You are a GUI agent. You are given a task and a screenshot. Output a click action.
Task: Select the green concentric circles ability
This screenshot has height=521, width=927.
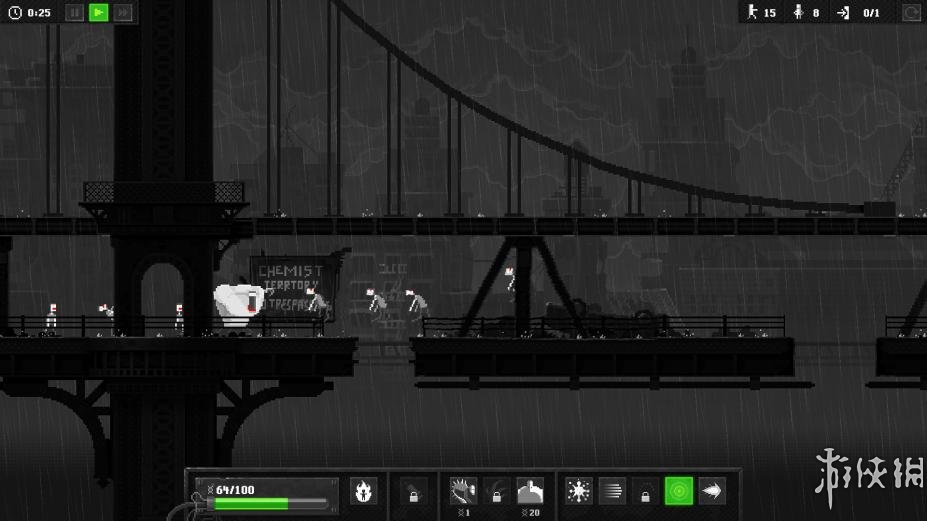tap(679, 491)
